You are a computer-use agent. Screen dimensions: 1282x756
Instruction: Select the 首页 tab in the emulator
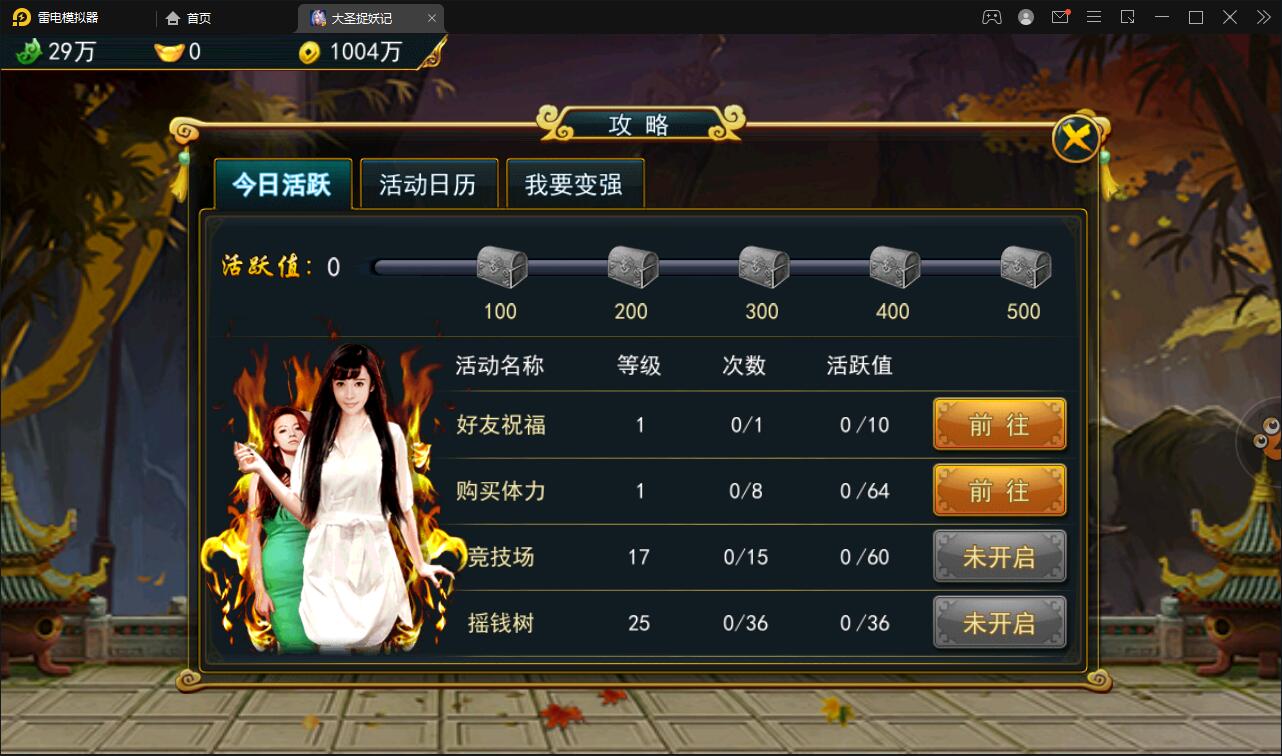click(x=189, y=17)
